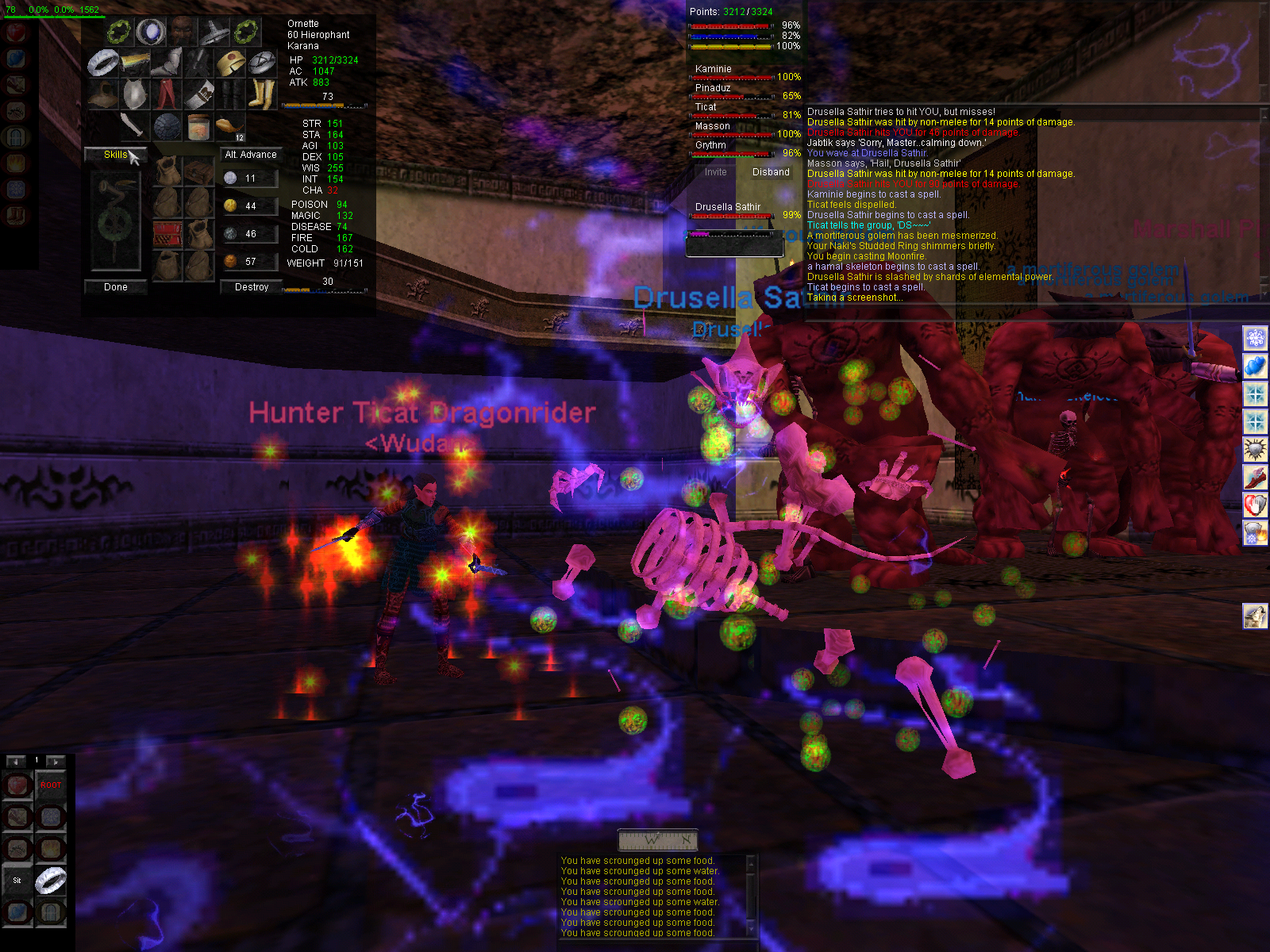Select the red toolbox inventory slot
Viewport: 1270px width, 952px height.
point(167,235)
